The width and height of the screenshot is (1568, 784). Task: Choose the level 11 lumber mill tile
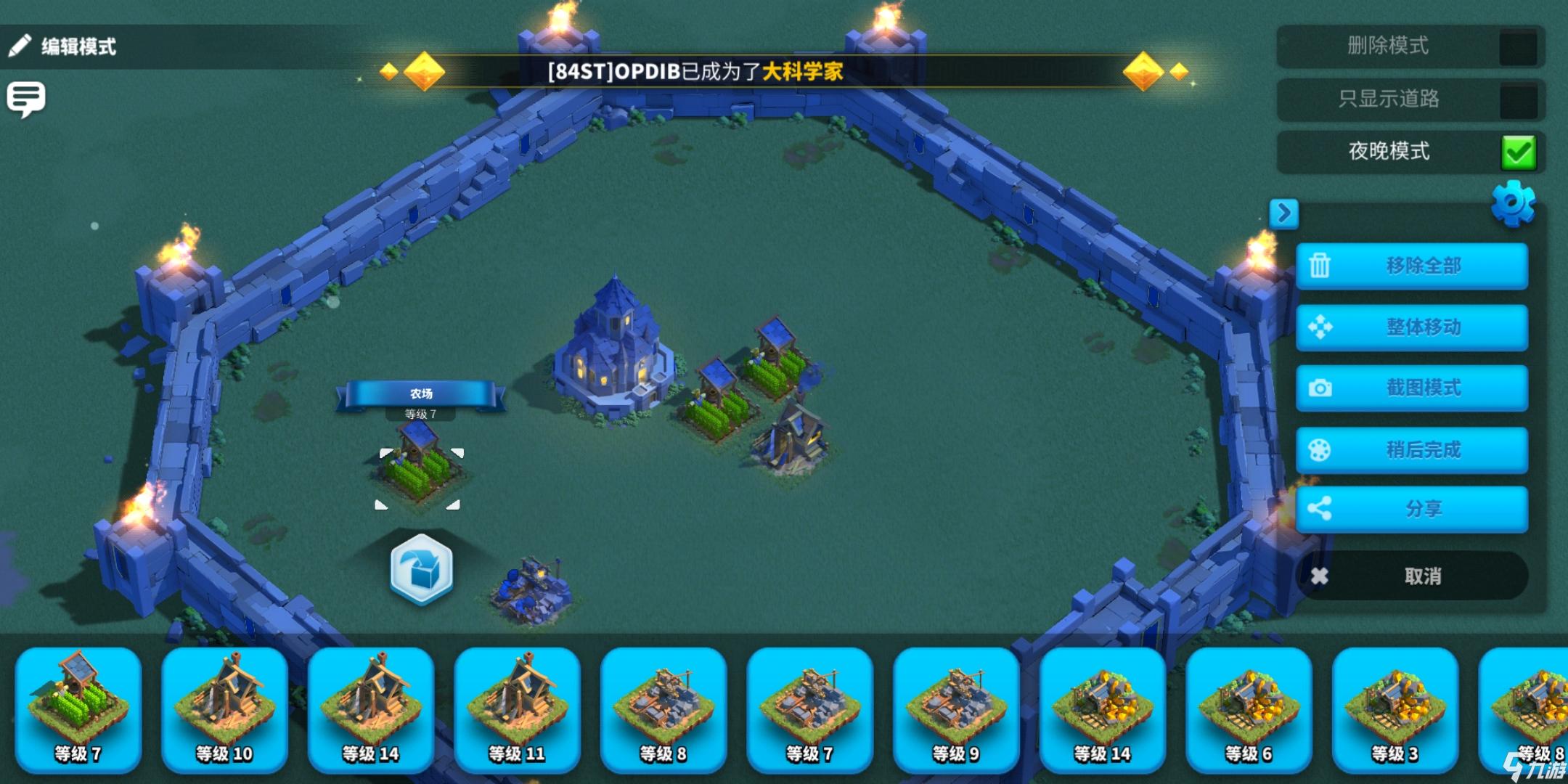point(517,709)
